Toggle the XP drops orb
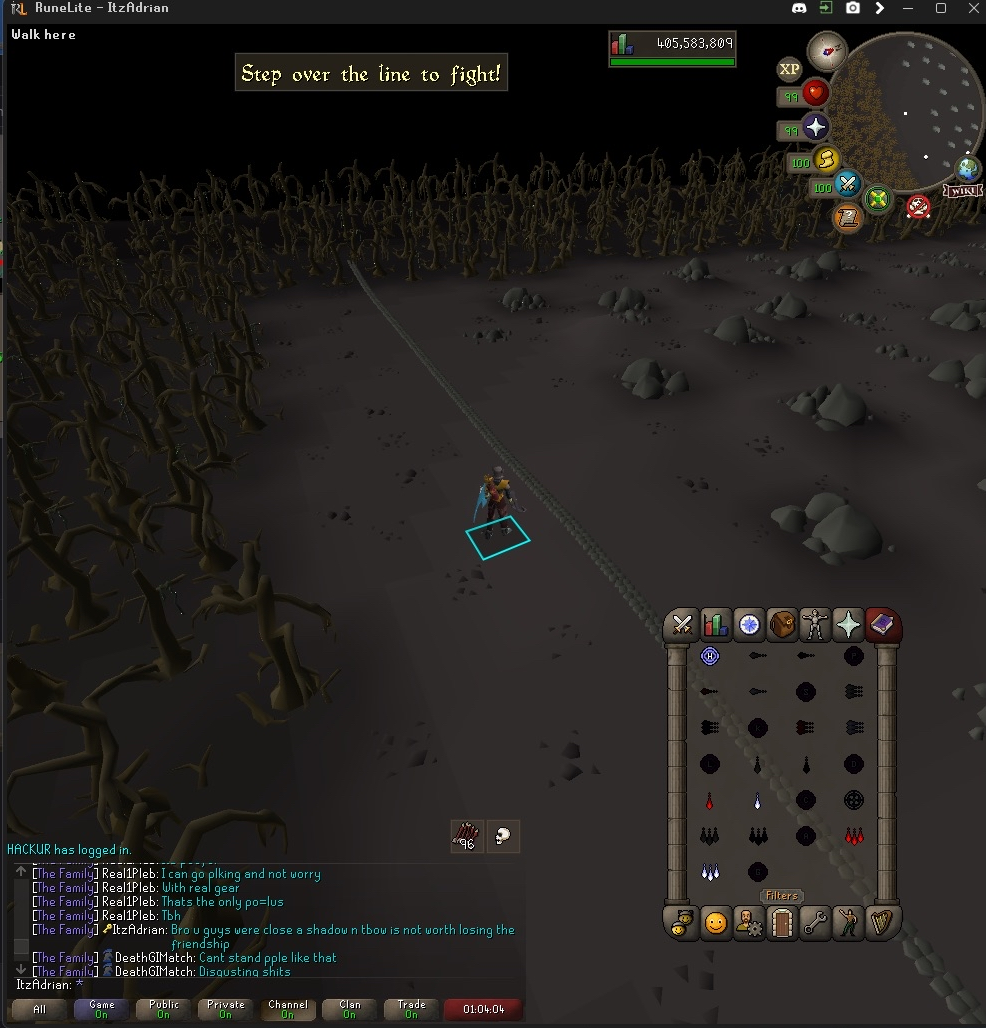Screen dimensions: 986x1028 coord(789,69)
